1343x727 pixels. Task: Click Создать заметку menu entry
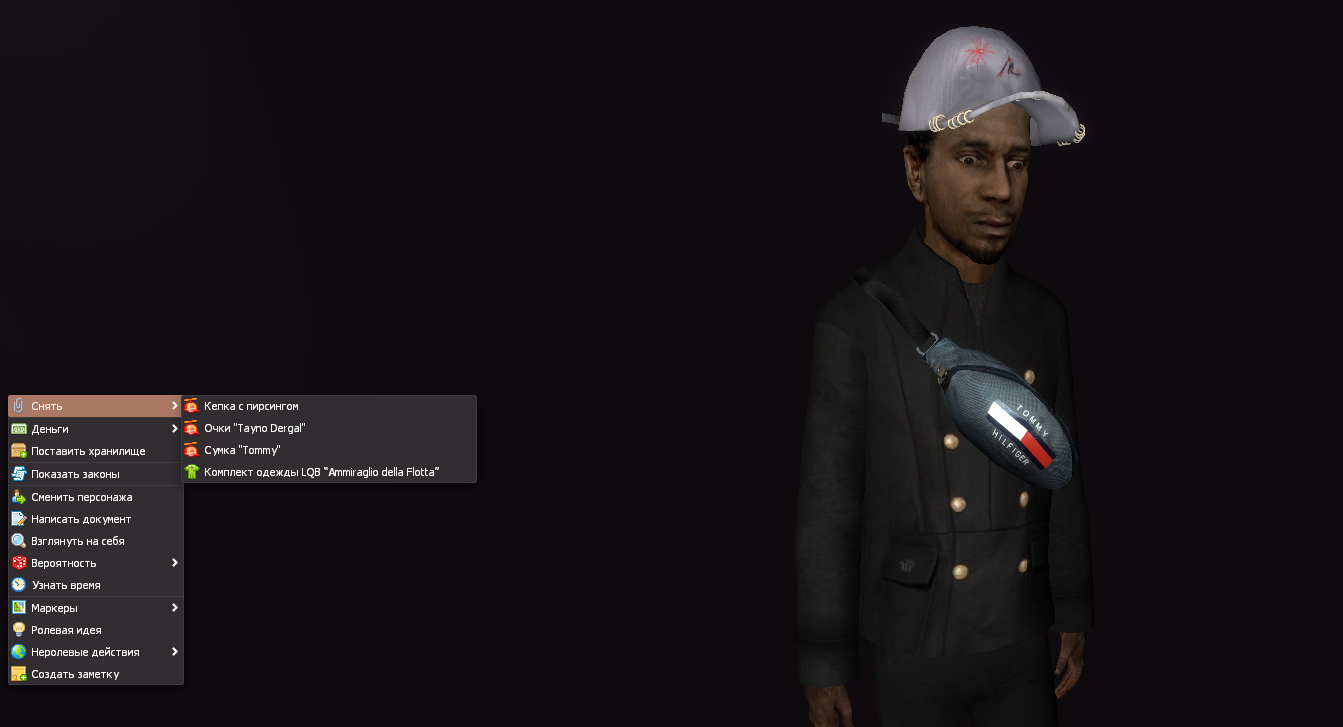tap(95, 674)
